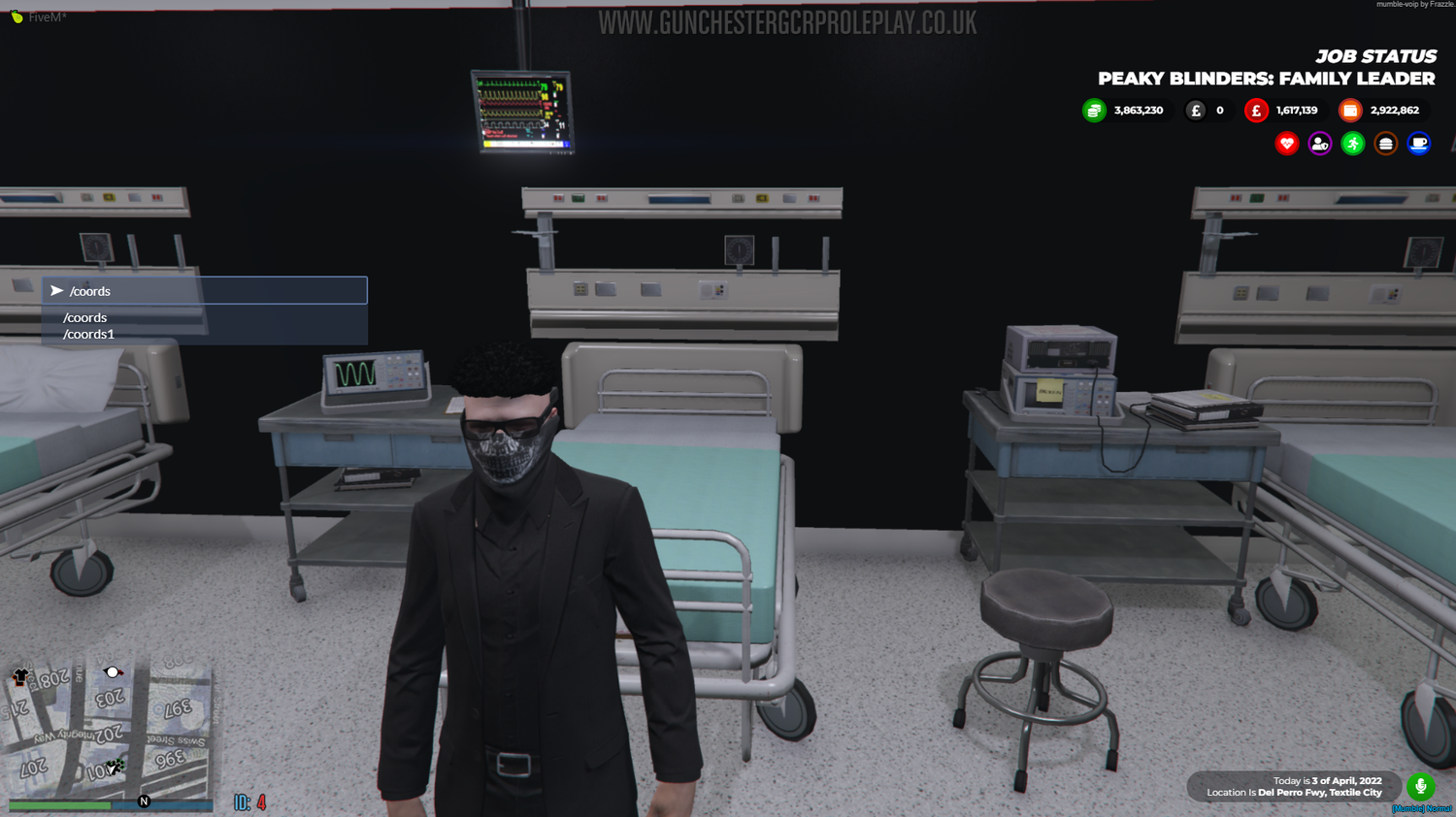Click the green cash coins icon
The image size is (1456, 817).
coord(1093,110)
